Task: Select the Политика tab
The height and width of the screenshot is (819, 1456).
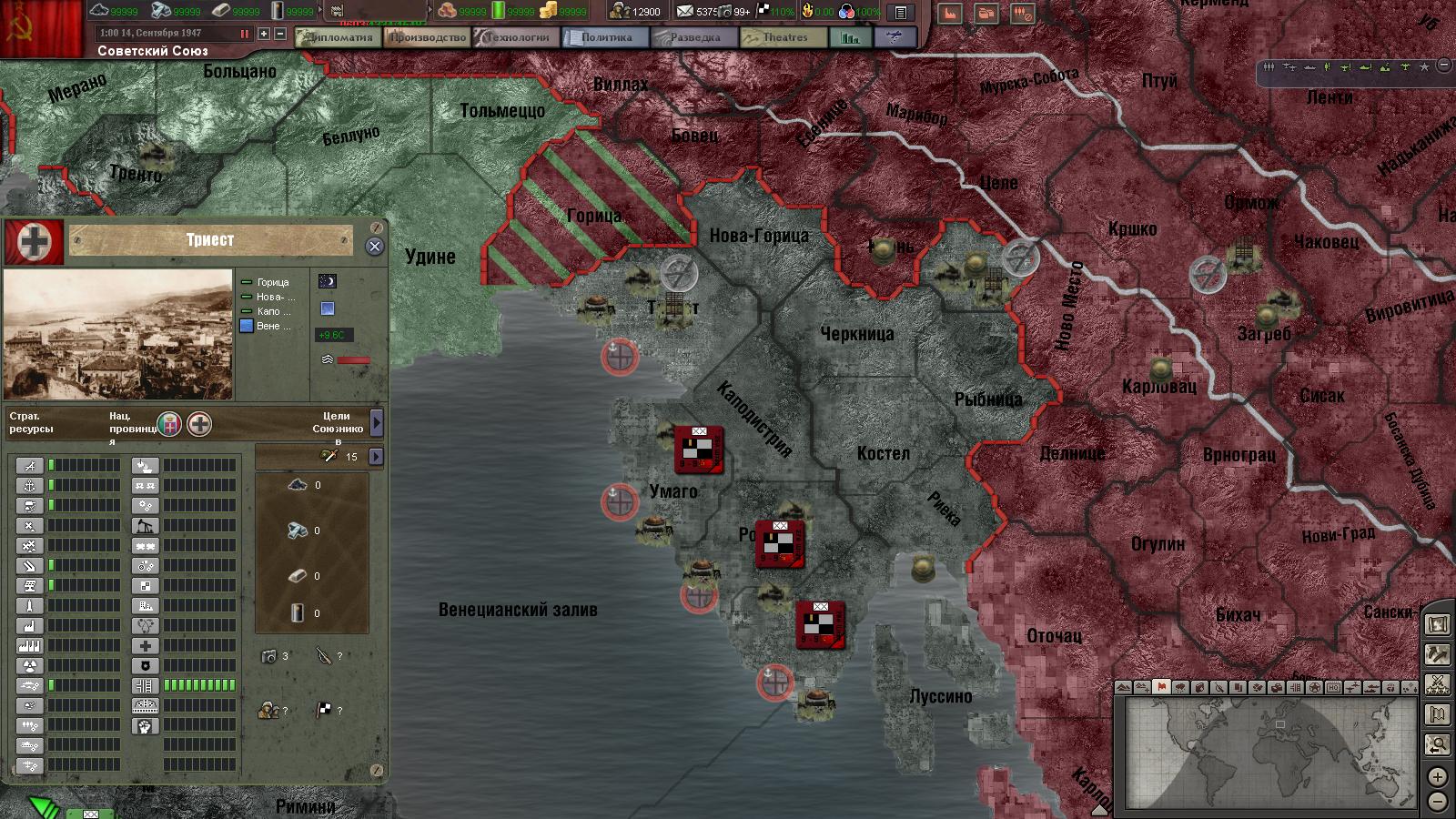Action: click(605, 37)
